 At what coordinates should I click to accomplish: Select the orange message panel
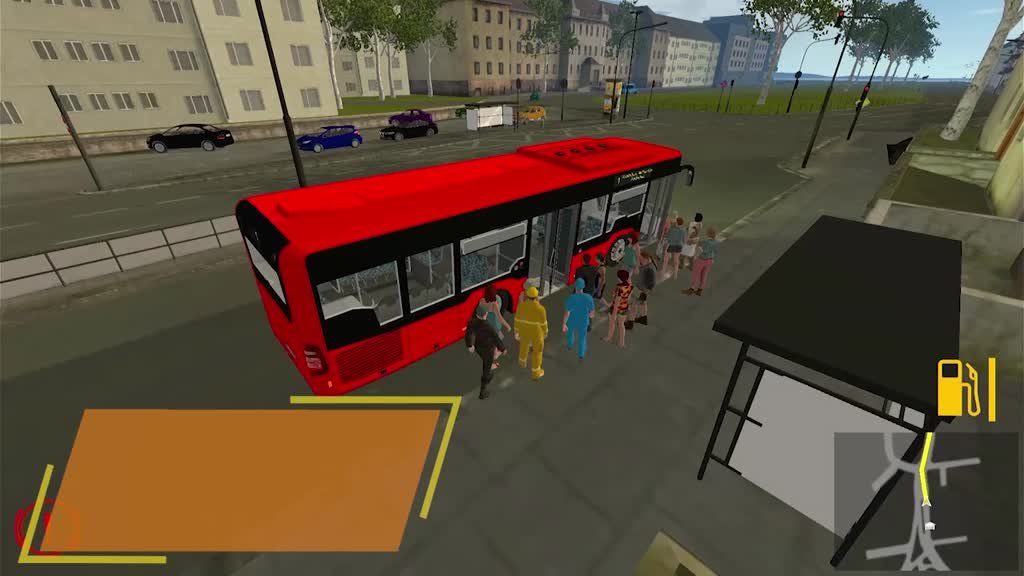[x=240, y=479]
